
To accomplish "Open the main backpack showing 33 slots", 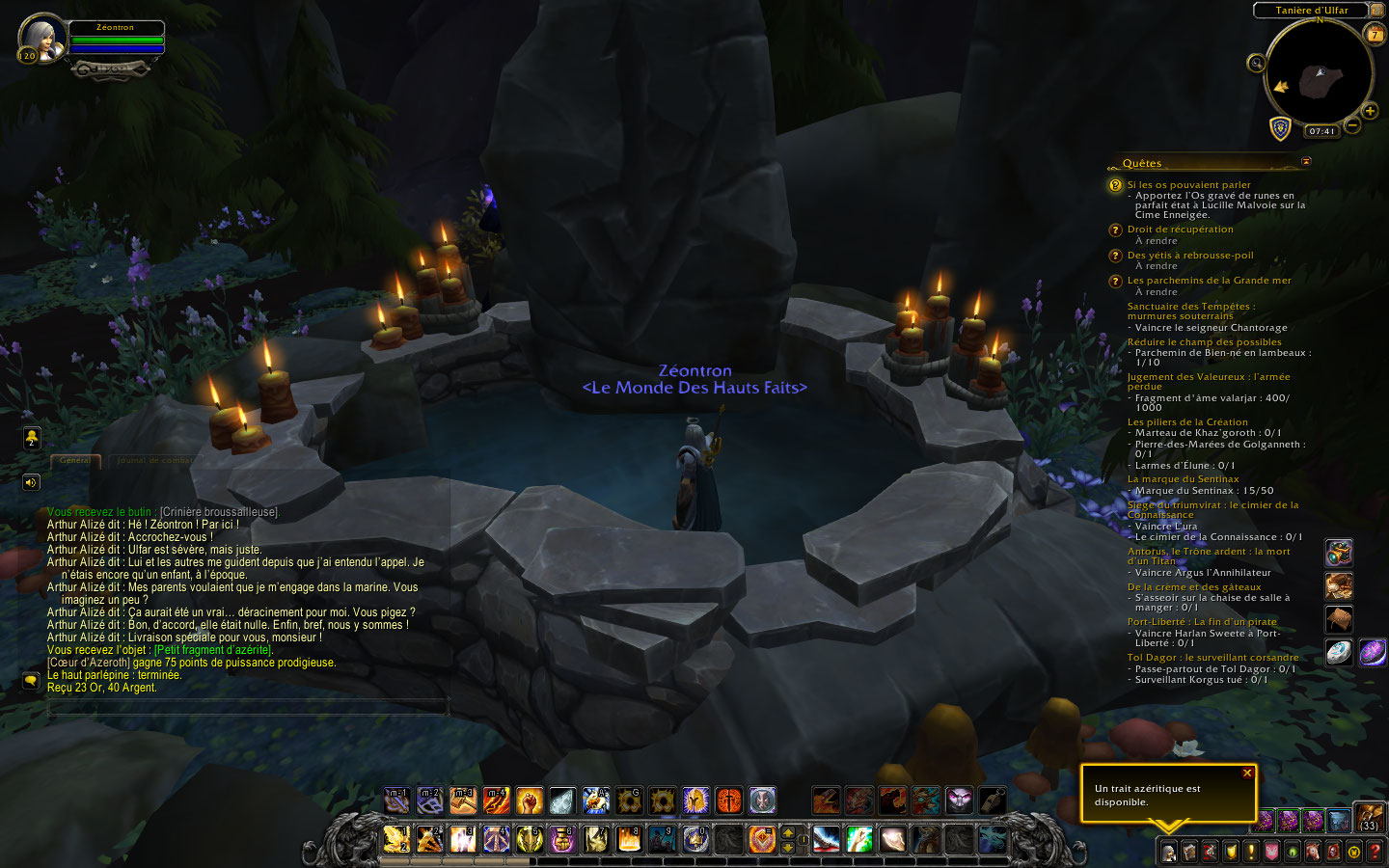I will [x=1370, y=818].
